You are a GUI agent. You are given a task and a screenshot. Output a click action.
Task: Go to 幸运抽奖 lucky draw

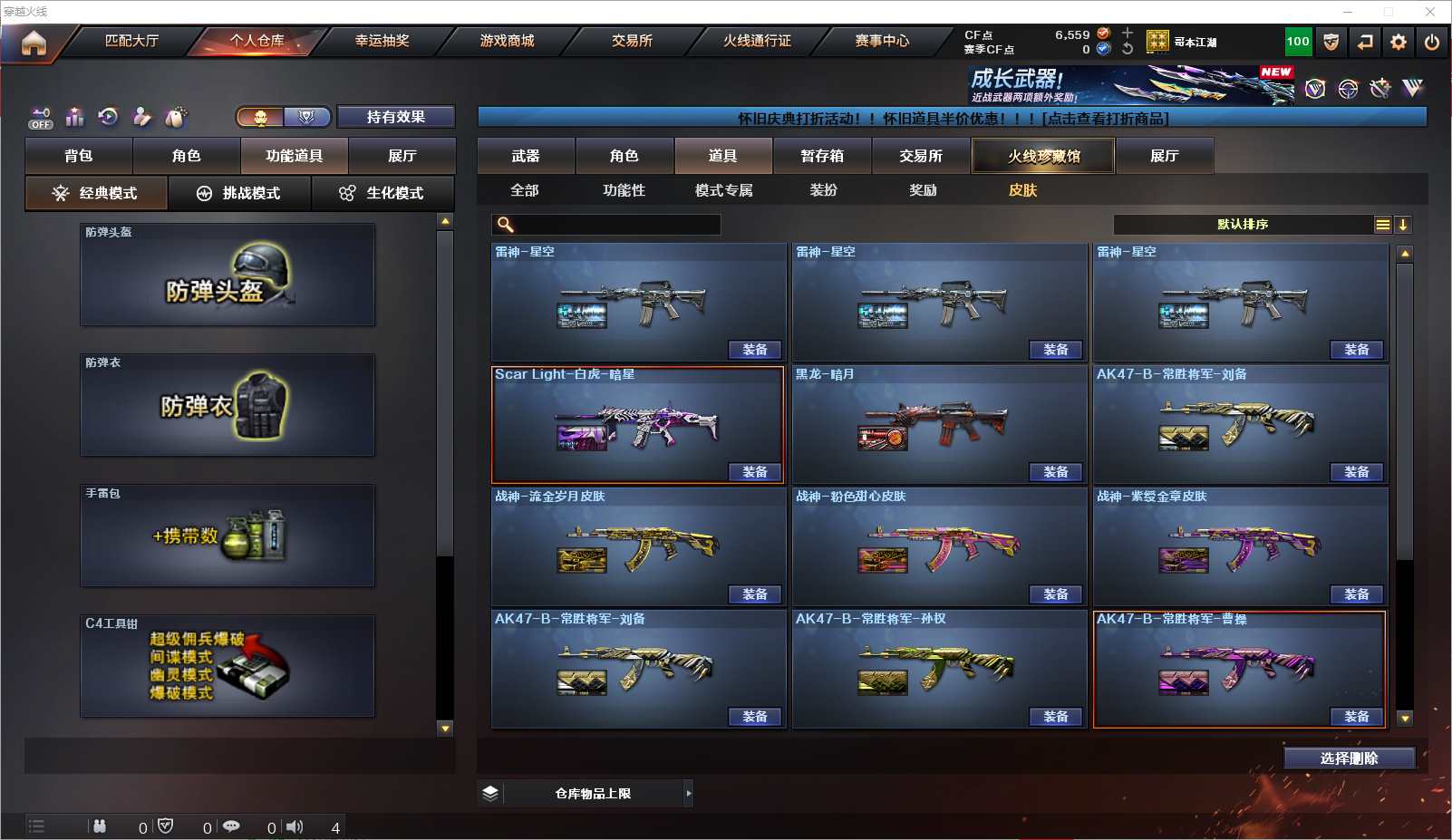coord(382,41)
